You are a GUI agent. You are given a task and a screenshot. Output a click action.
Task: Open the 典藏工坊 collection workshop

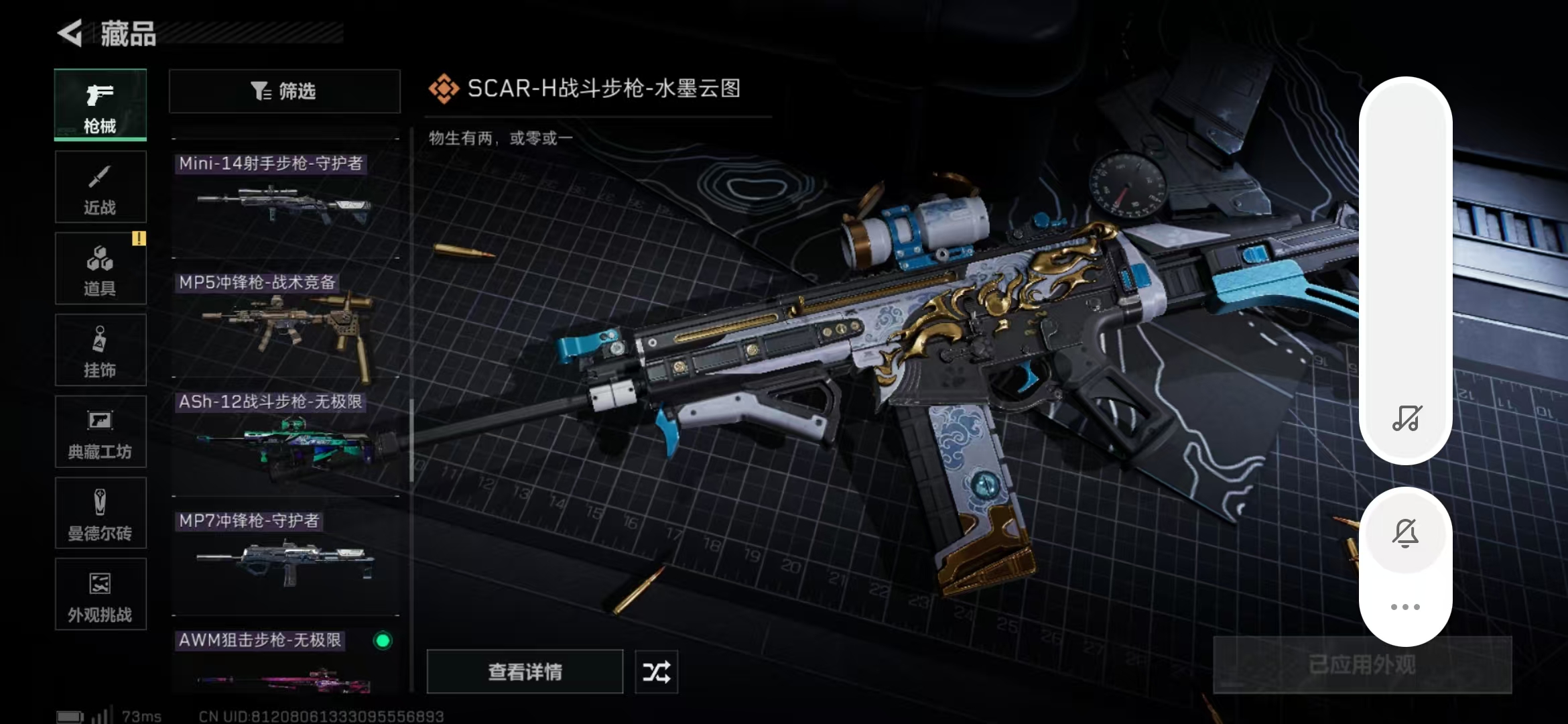[100, 432]
